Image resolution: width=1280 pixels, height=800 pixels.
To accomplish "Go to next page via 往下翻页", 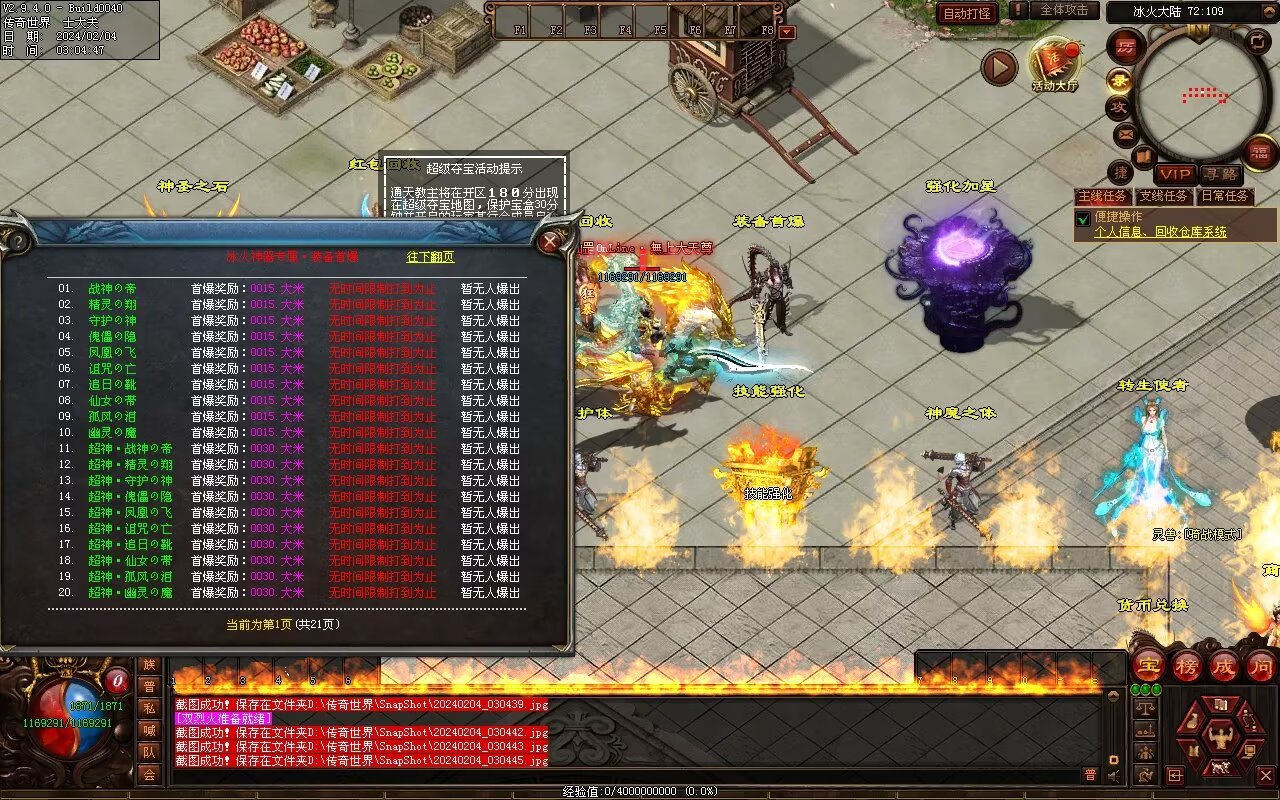I will pos(430,257).
